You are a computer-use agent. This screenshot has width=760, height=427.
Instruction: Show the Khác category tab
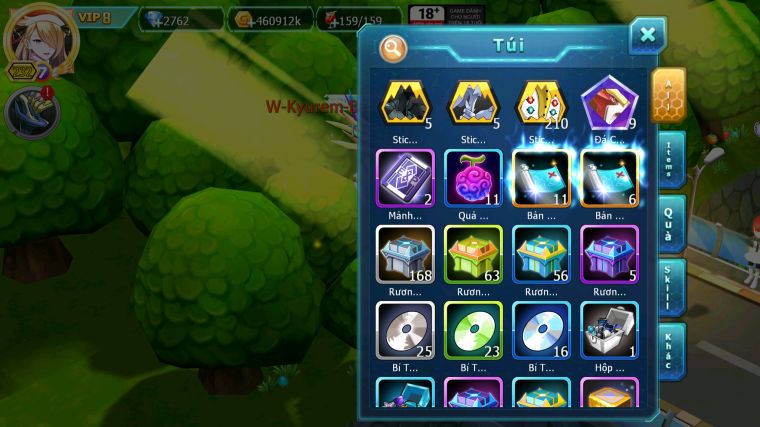(x=672, y=349)
